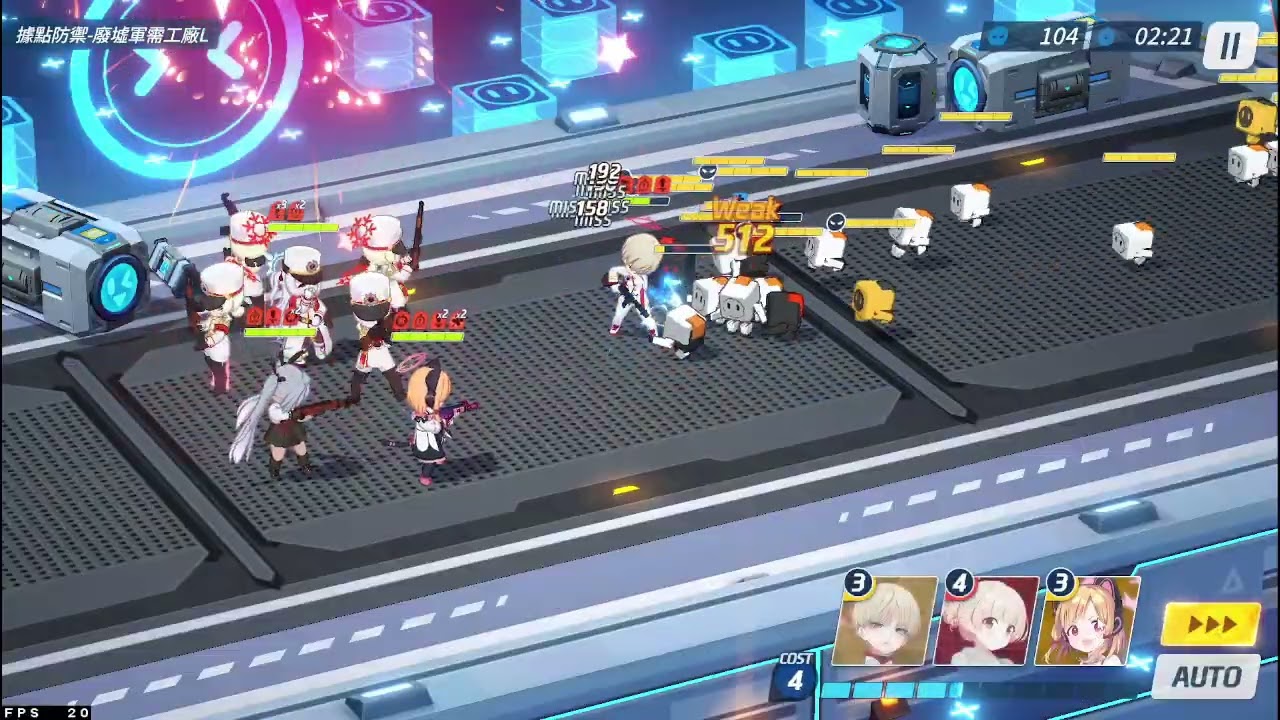Activate the triple-arrow speed-up button
Viewport: 1280px width, 720px height.
pyautogui.click(x=1211, y=625)
